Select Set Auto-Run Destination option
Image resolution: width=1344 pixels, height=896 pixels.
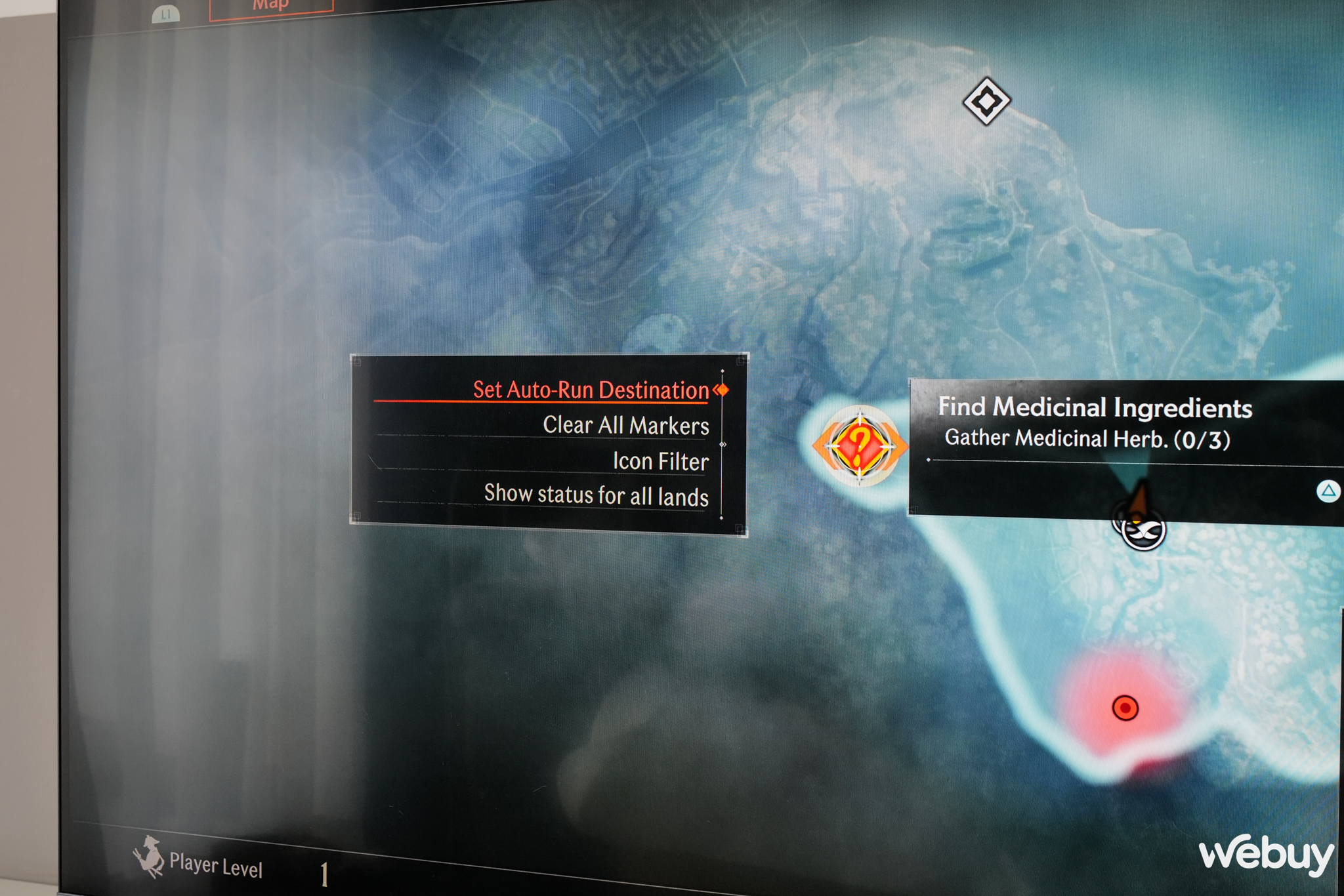click(x=590, y=390)
